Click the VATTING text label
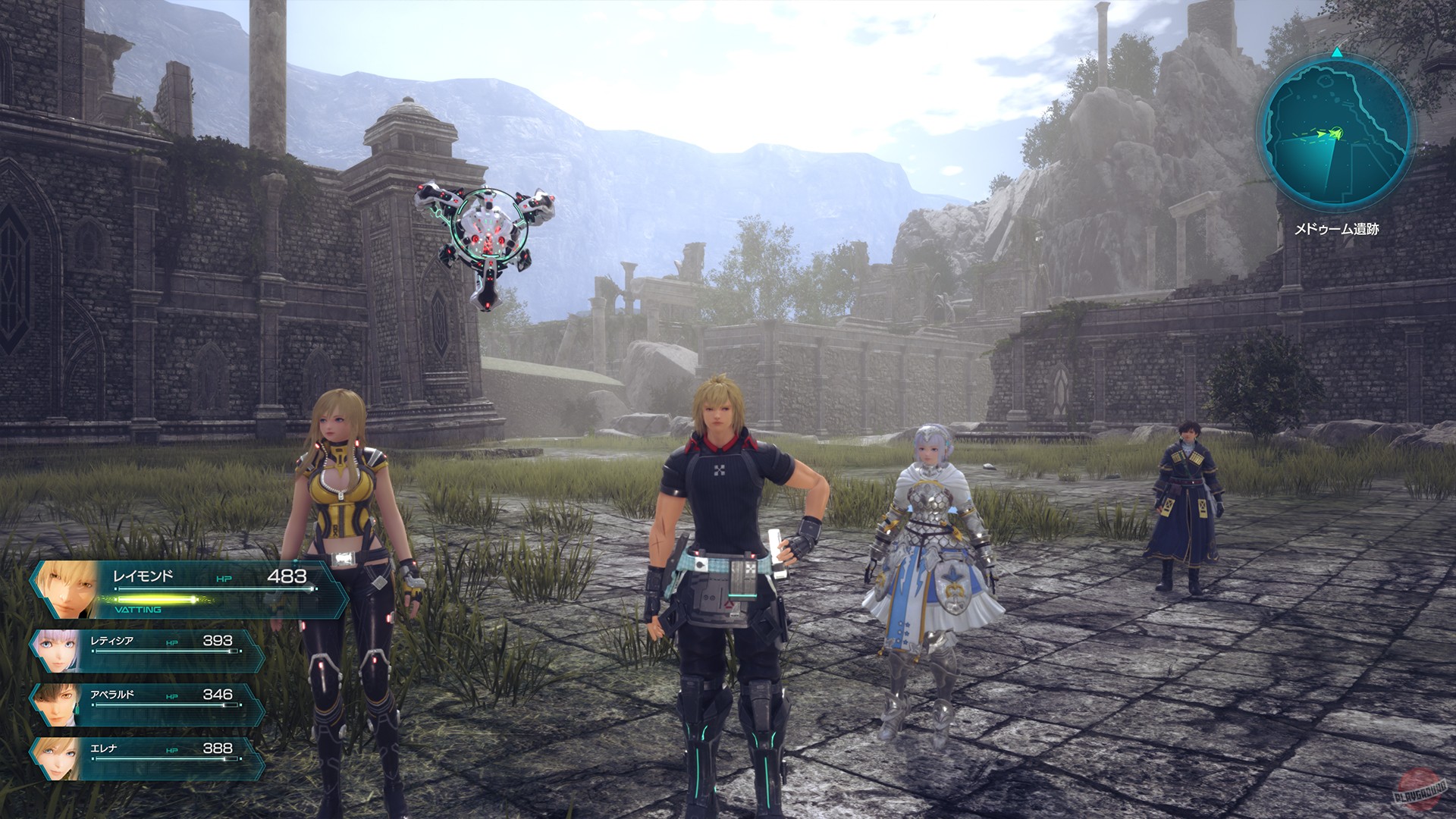Image resolution: width=1456 pixels, height=819 pixels. click(138, 609)
